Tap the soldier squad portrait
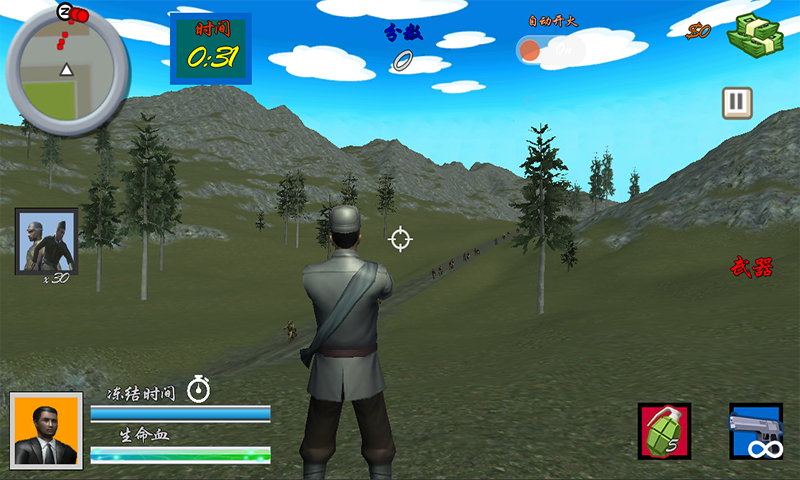 tap(46, 241)
